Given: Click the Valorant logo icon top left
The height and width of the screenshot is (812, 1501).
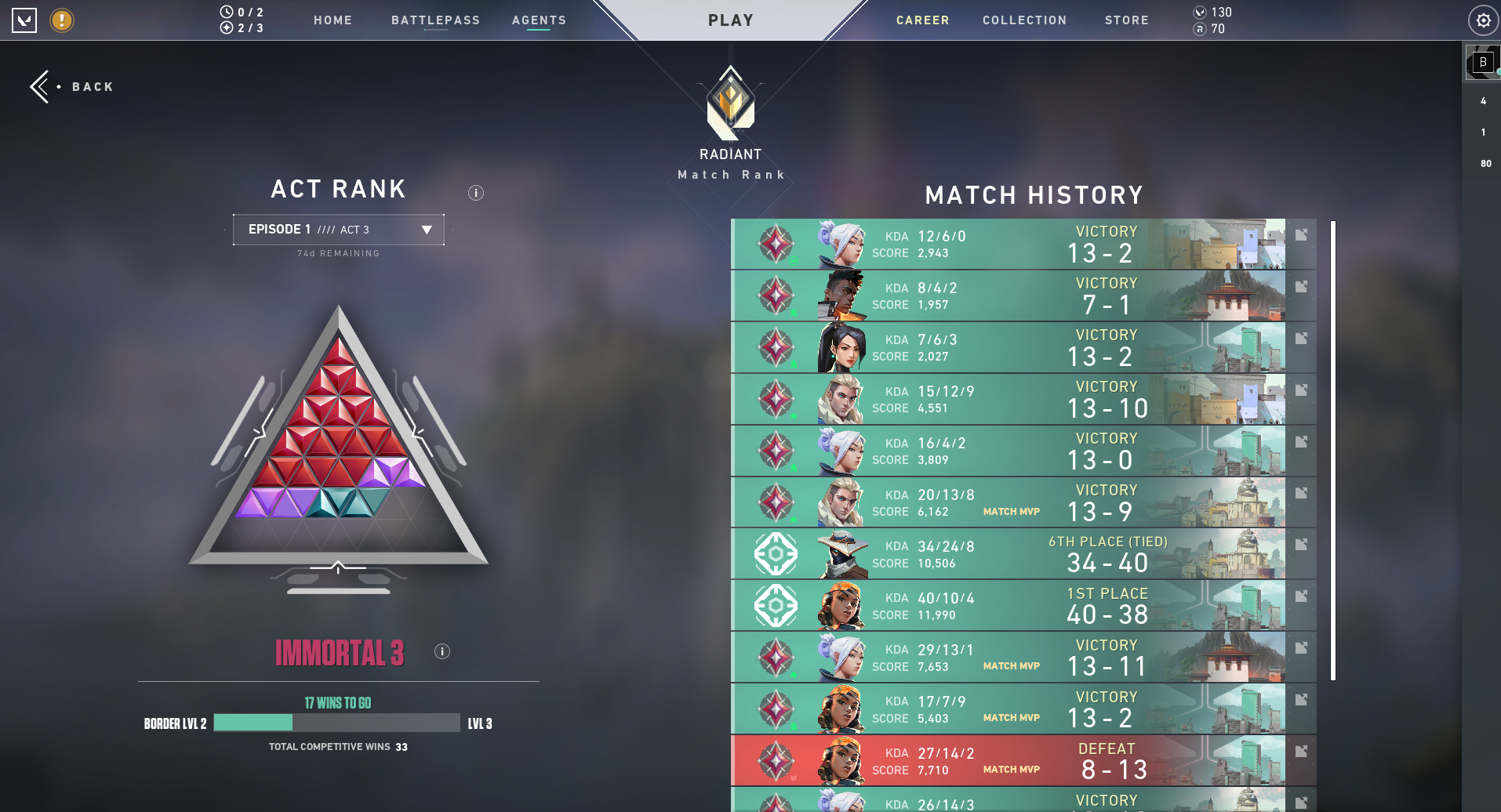Looking at the screenshot, I should point(24,20).
